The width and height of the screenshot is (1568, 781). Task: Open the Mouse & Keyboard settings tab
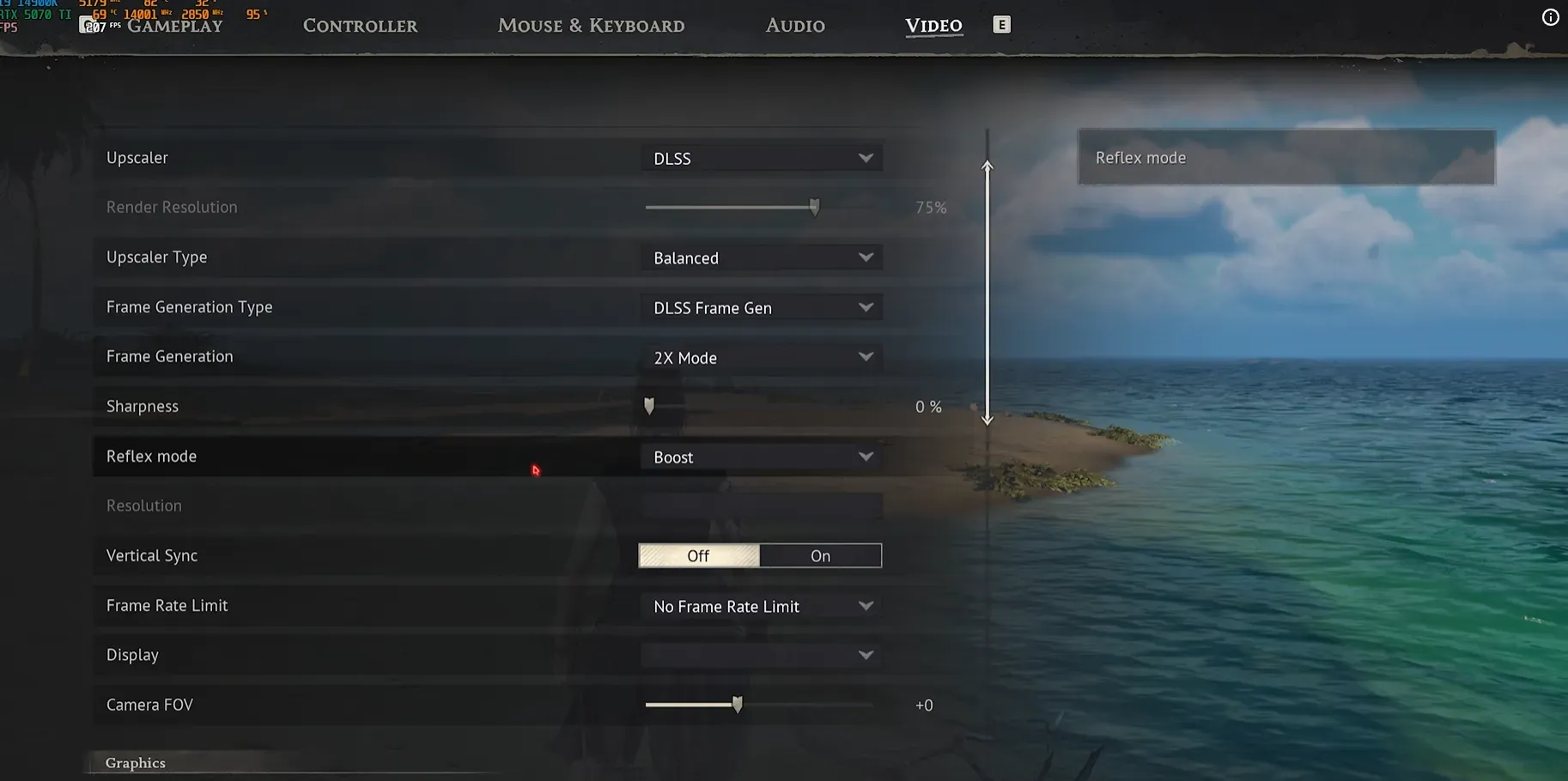pyautogui.click(x=591, y=25)
